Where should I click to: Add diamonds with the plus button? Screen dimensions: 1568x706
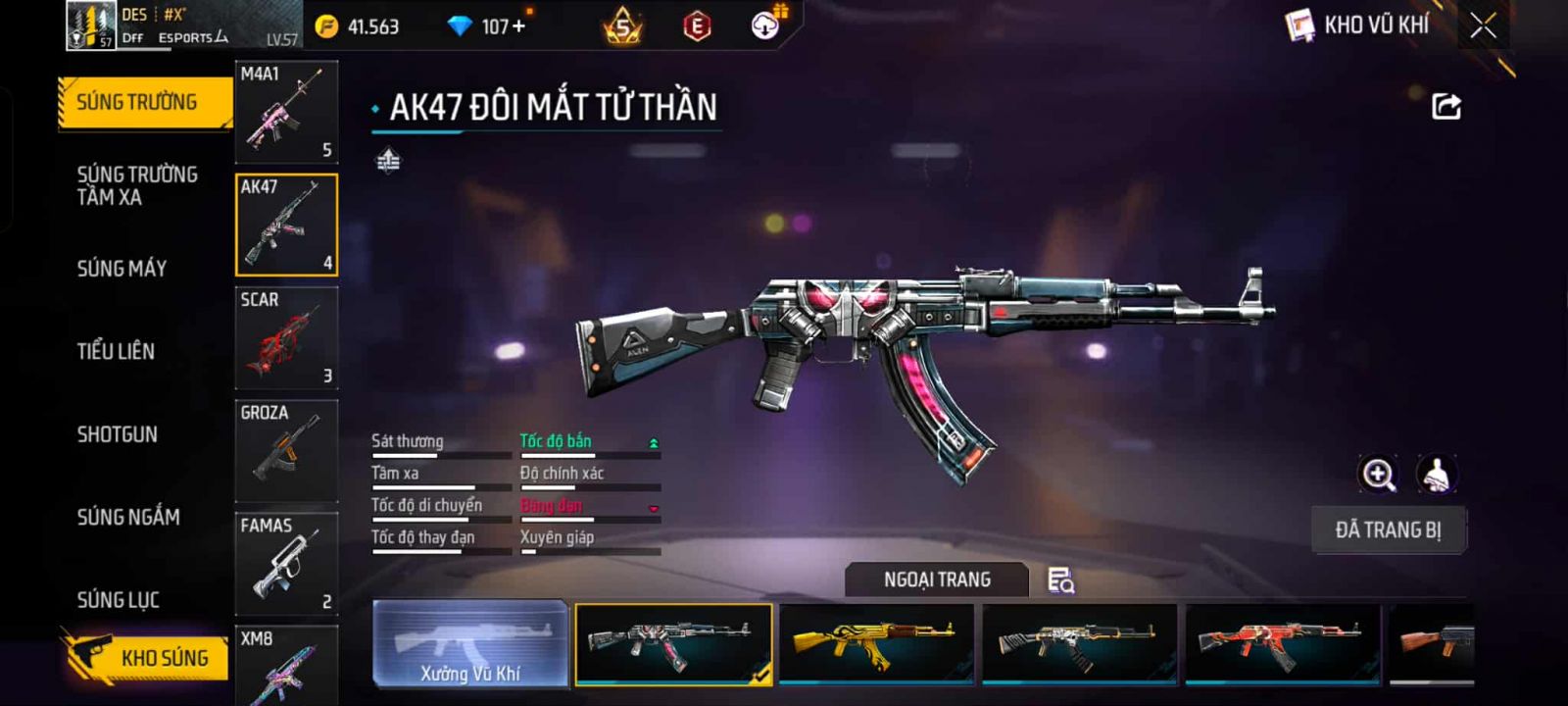518,26
